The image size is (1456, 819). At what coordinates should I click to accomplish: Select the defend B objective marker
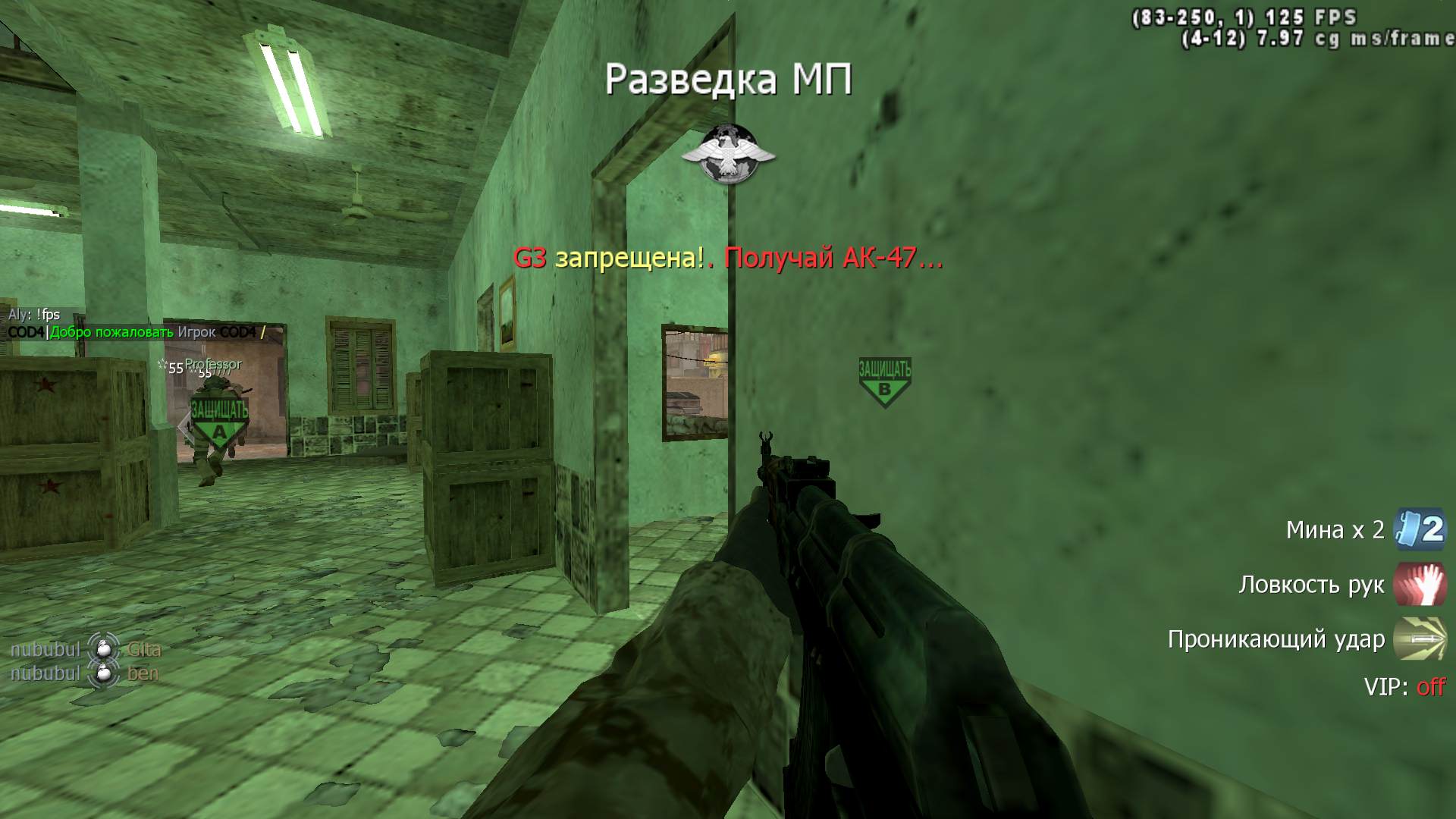tap(884, 381)
